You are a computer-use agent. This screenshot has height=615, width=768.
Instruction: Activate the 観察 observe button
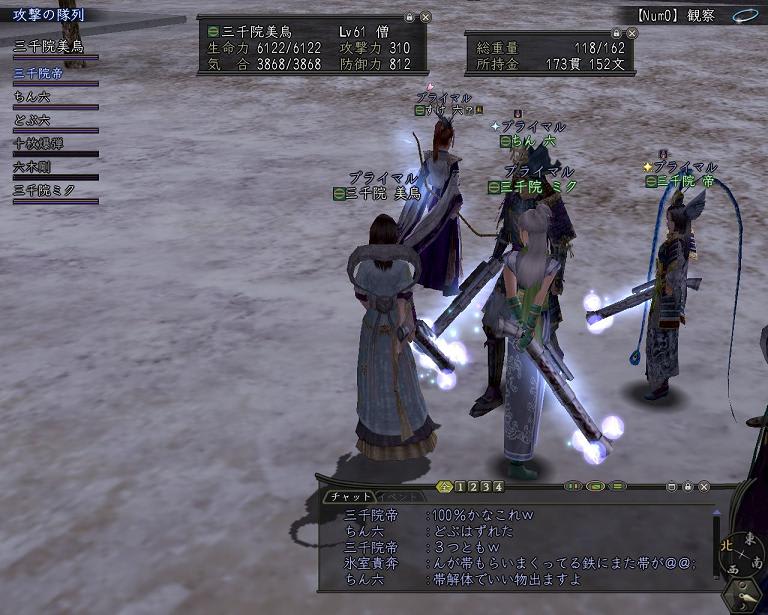coord(700,16)
